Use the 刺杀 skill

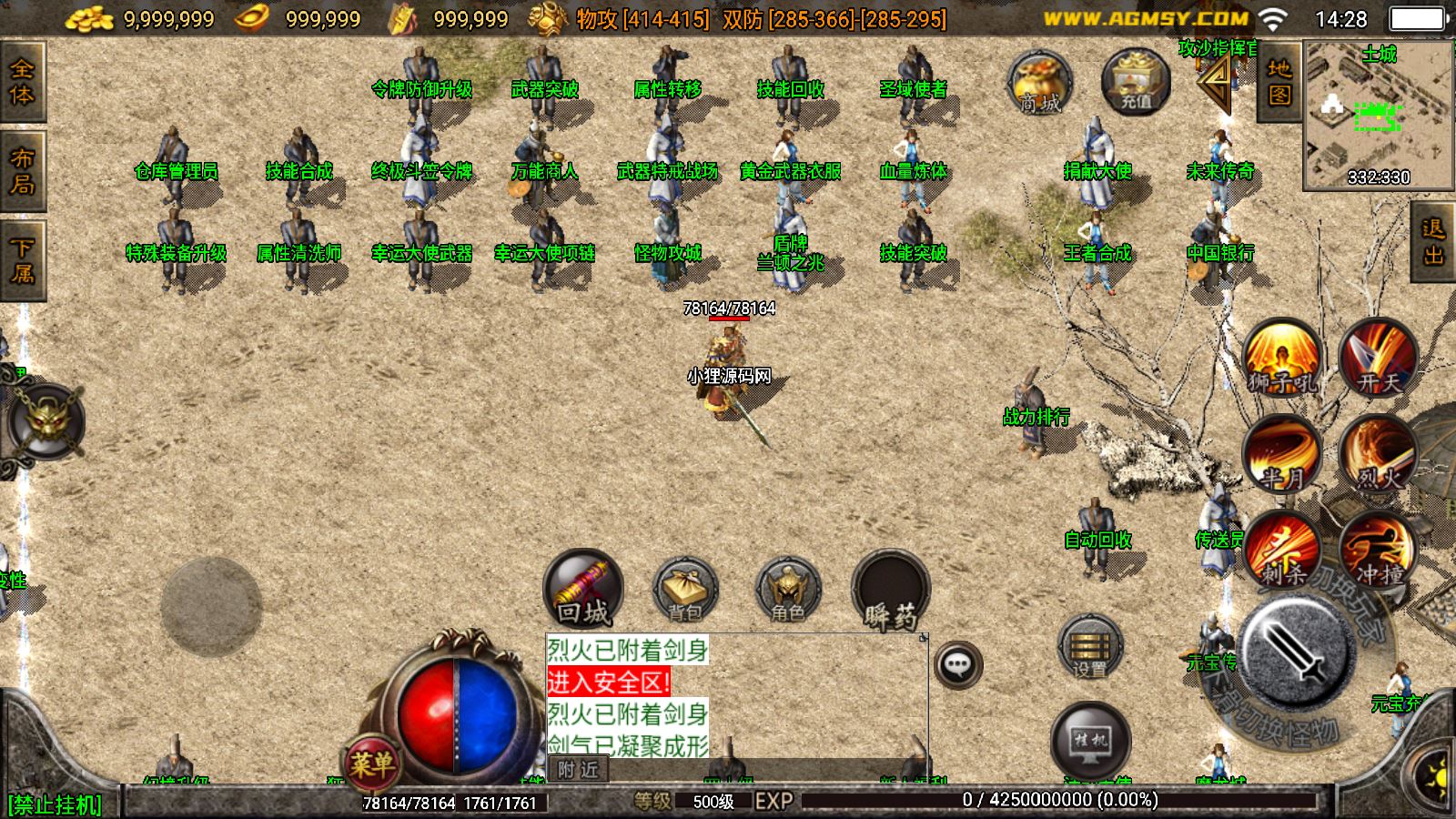tap(1282, 551)
